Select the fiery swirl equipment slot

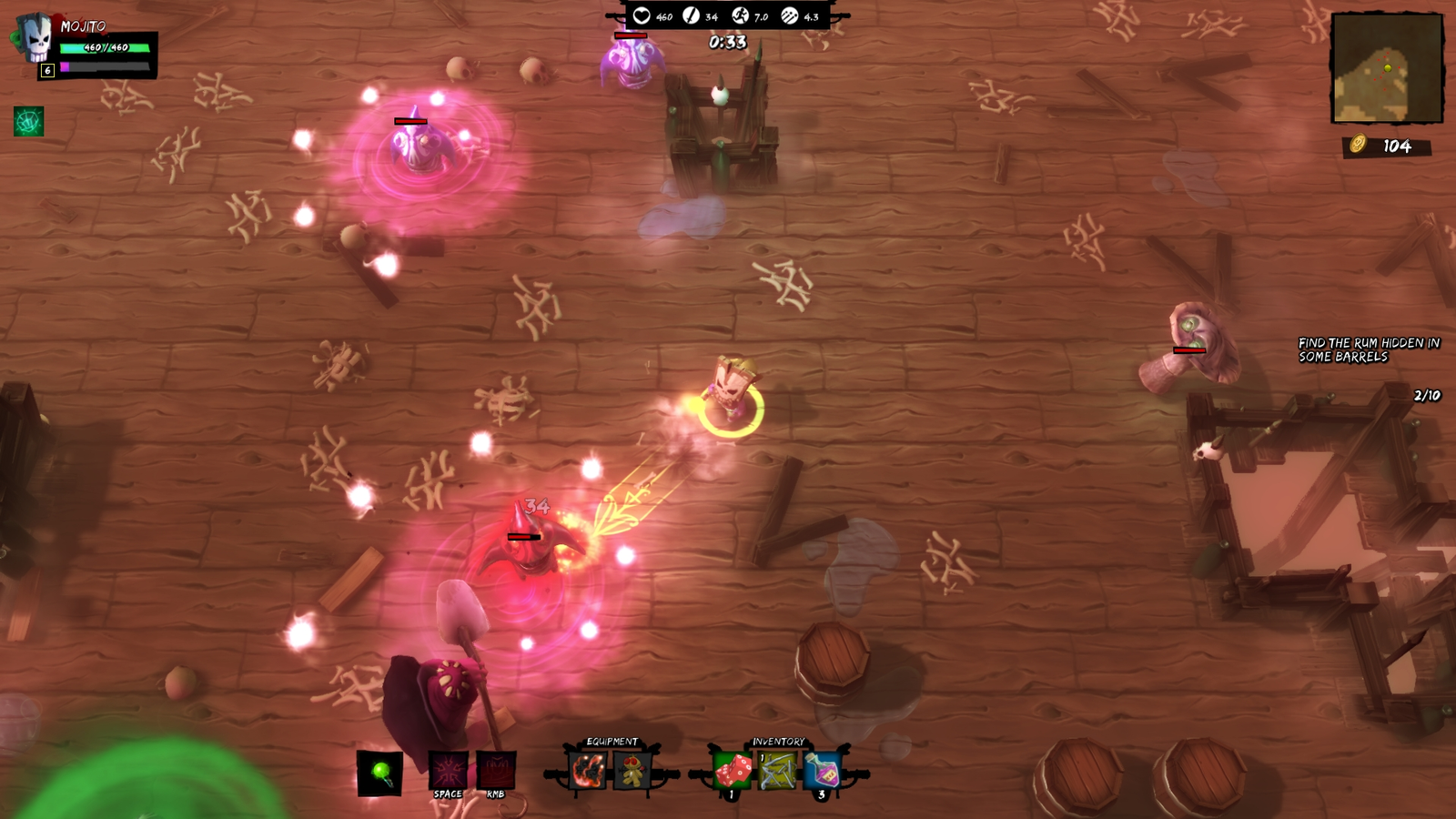[x=588, y=771]
